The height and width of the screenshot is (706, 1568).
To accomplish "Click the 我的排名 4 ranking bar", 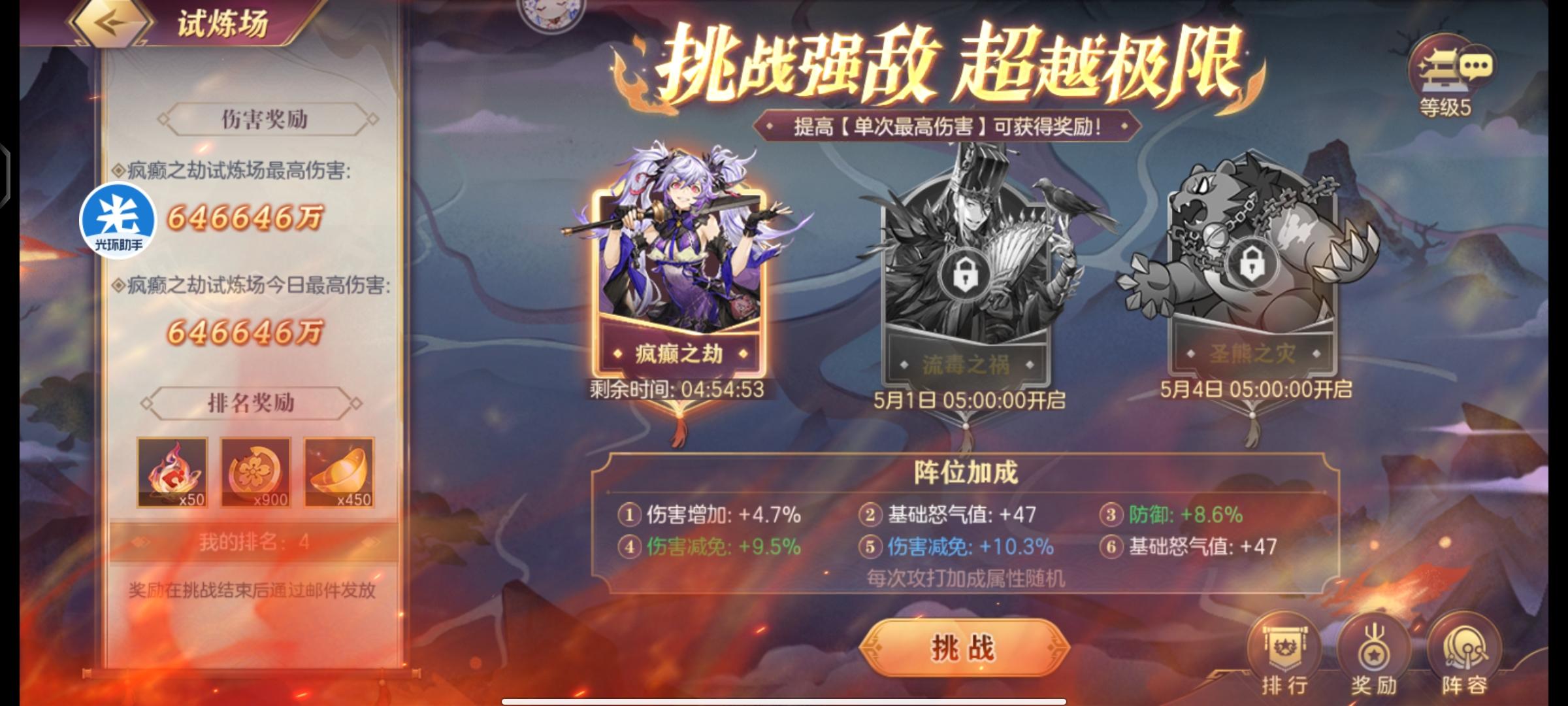I will coord(253,540).
